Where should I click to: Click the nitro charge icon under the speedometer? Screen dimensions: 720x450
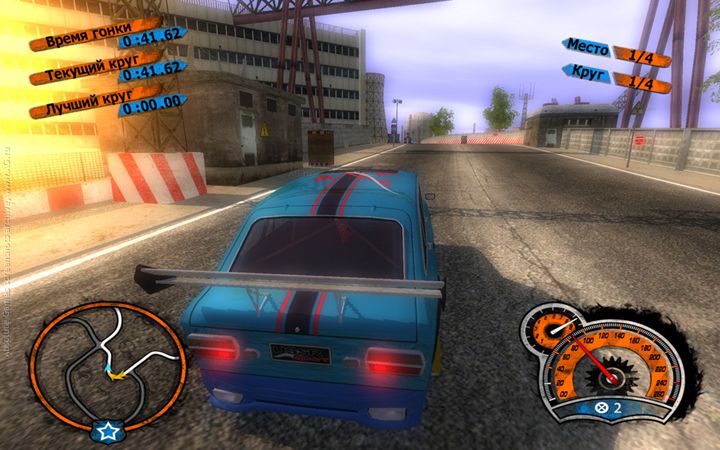coord(602,408)
